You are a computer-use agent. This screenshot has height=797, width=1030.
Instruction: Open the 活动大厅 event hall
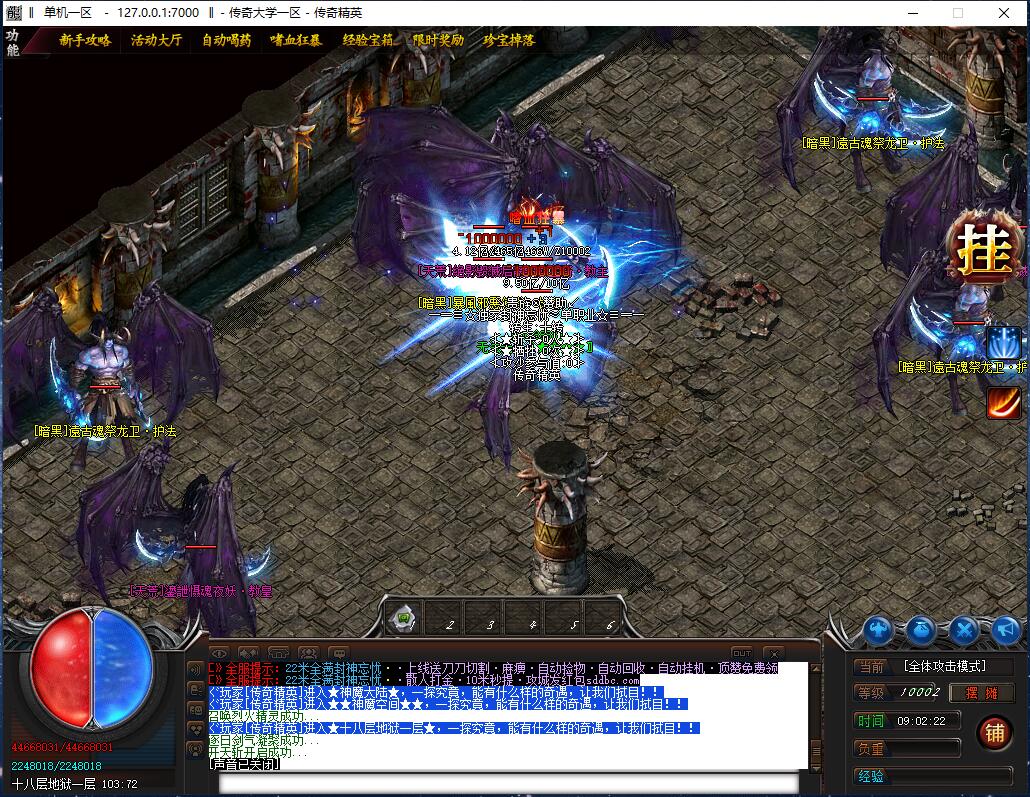pyautogui.click(x=156, y=41)
